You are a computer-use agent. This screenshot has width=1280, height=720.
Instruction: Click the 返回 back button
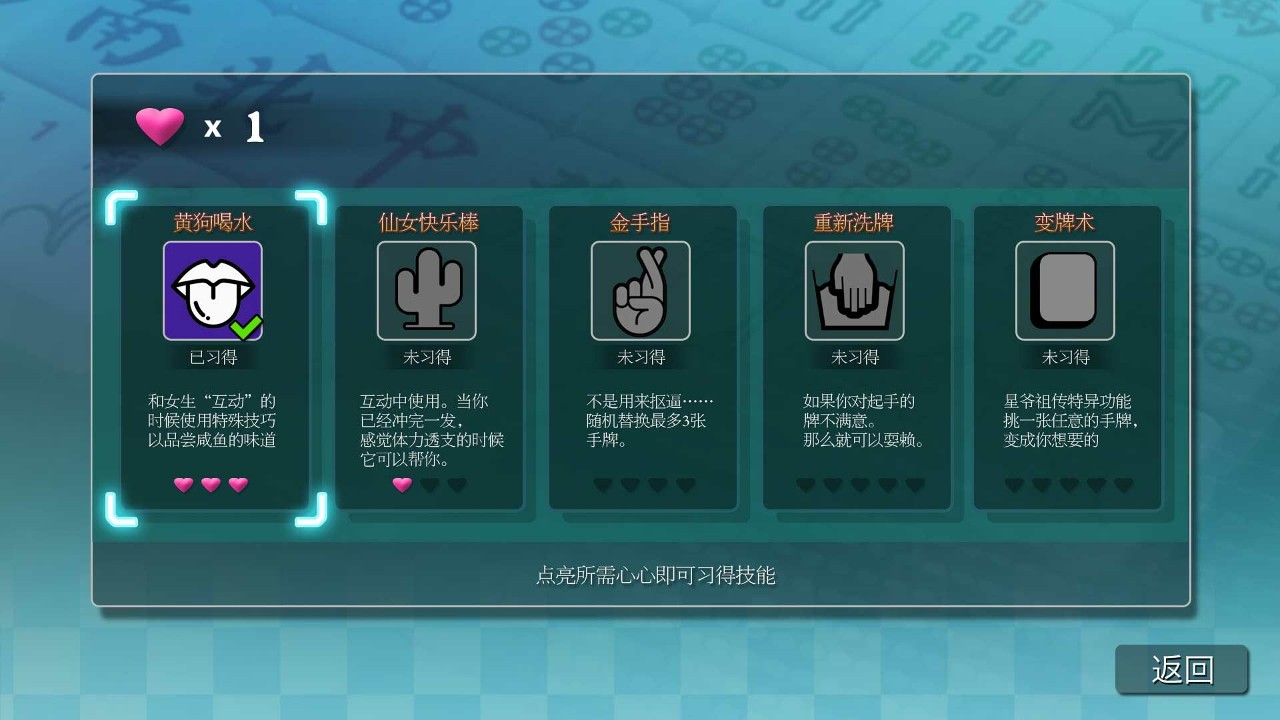pyautogui.click(x=1182, y=669)
